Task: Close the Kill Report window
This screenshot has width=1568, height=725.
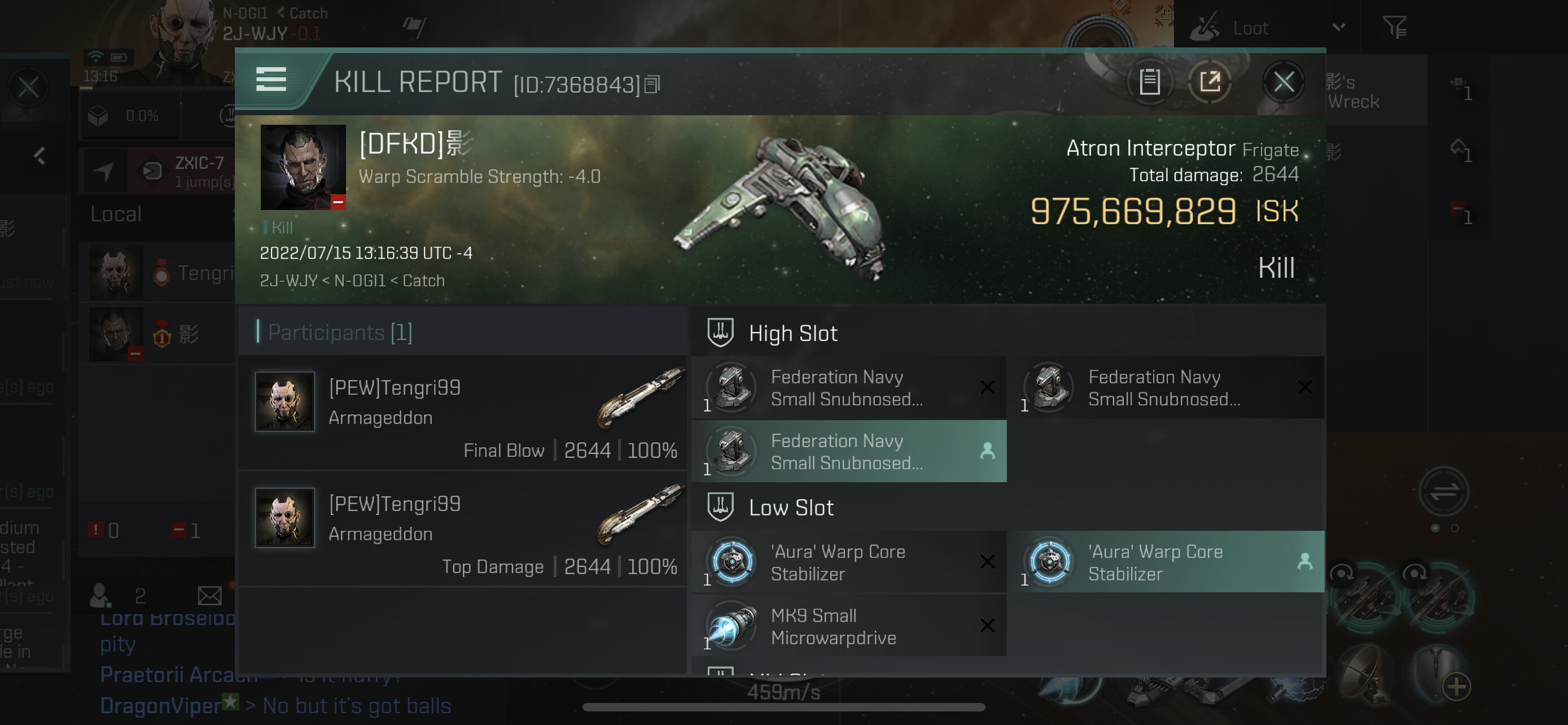Action: 1283,81
